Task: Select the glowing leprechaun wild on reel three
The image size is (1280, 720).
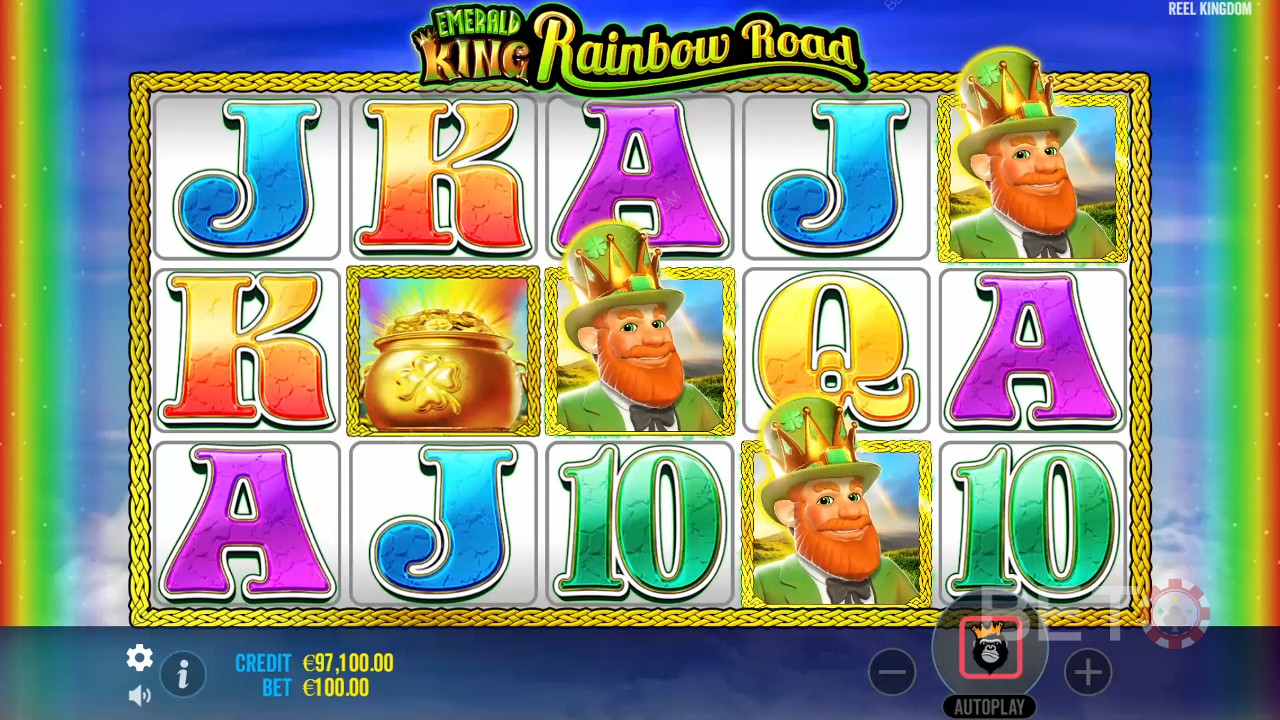Action: (640, 350)
